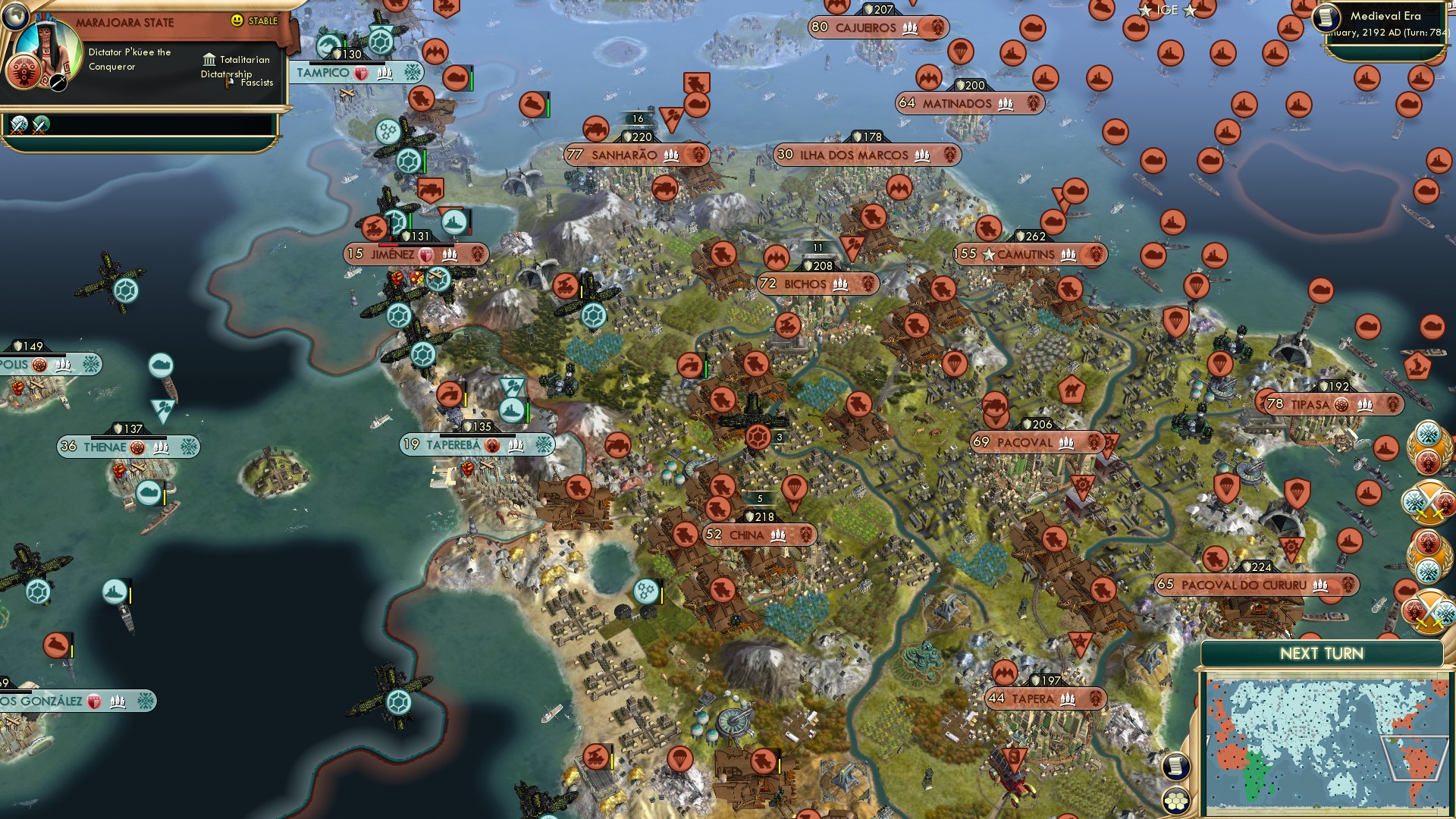End the turn with Next Turn
The image size is (1456, 819).
click(x=1321, y=654)
